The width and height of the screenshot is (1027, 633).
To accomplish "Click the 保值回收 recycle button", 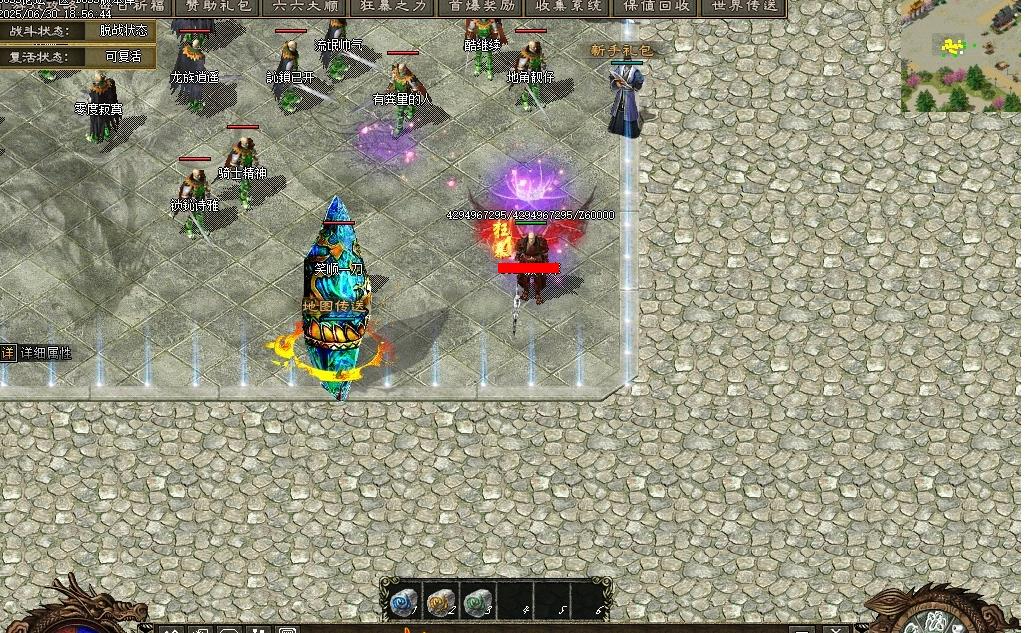I will tap(657, 6).
